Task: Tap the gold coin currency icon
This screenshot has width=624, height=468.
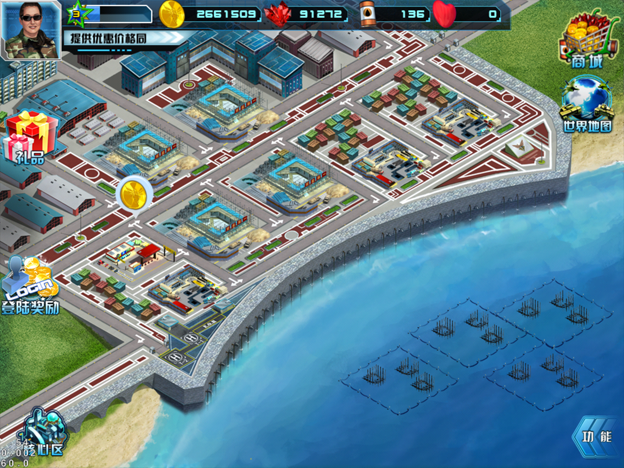Action: tap(172, 13)
